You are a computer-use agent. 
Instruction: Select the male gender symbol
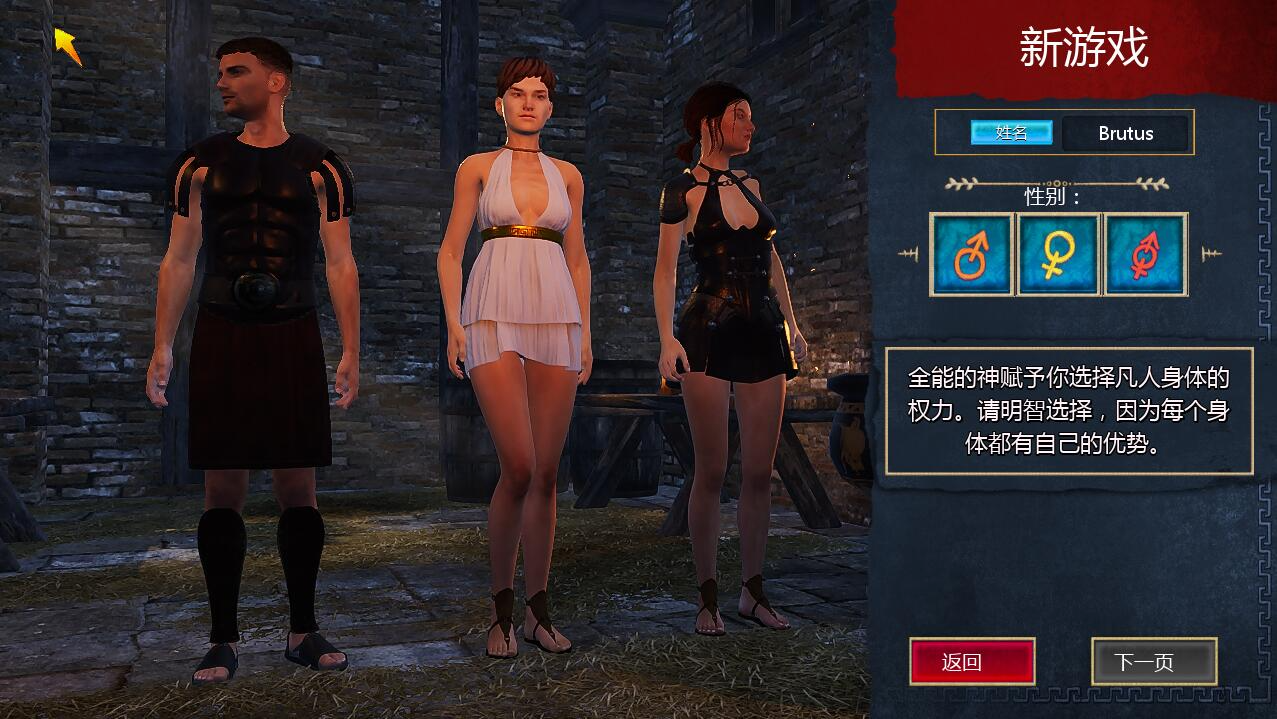972,255
